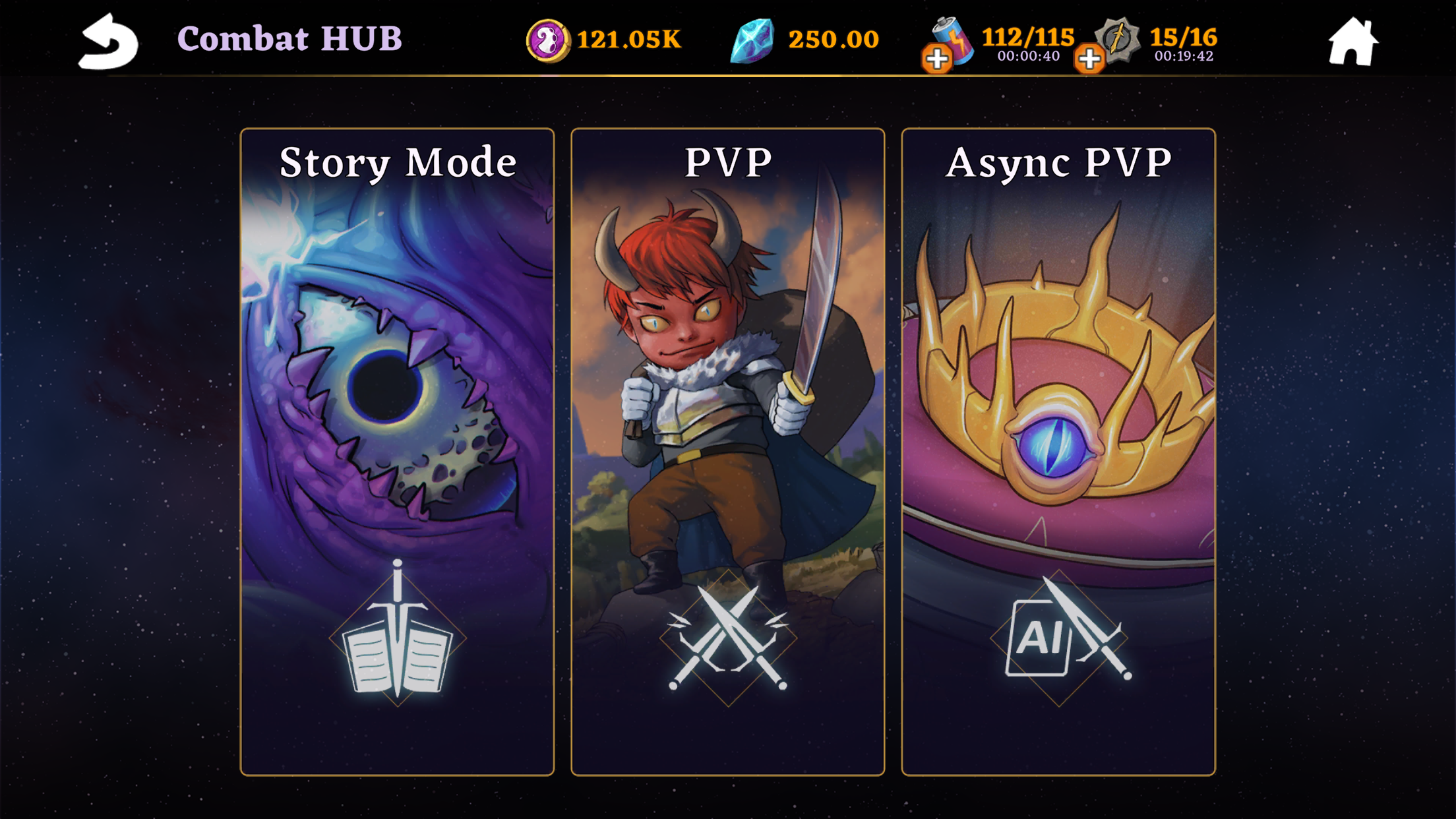
Task: Add more lightning gear tokens
Action: 1089,59
